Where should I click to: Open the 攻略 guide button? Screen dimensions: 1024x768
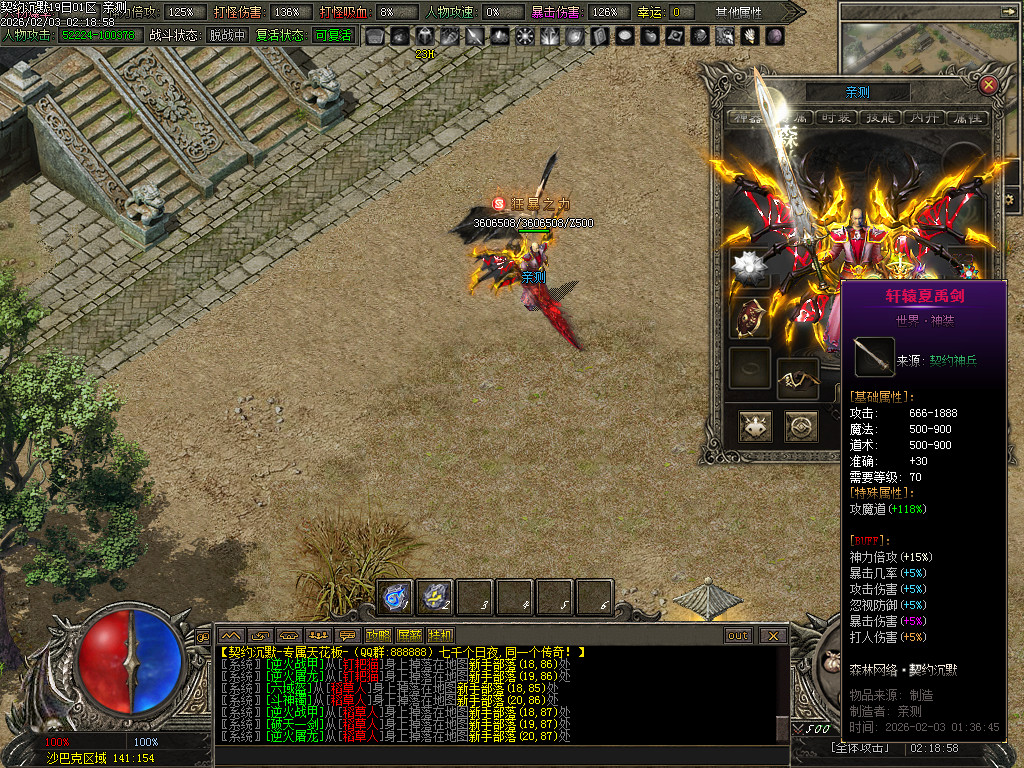pos(378,635)
